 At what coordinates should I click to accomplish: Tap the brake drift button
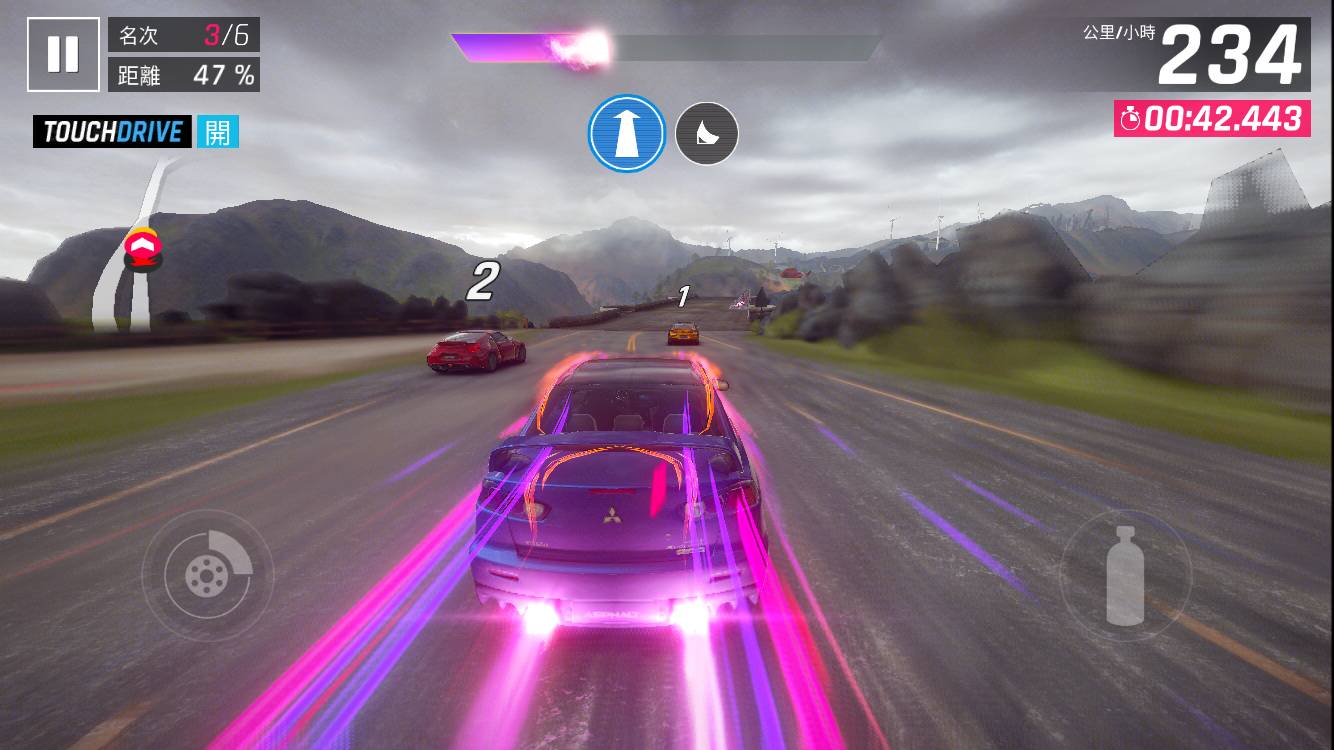[x=207, y=574]
